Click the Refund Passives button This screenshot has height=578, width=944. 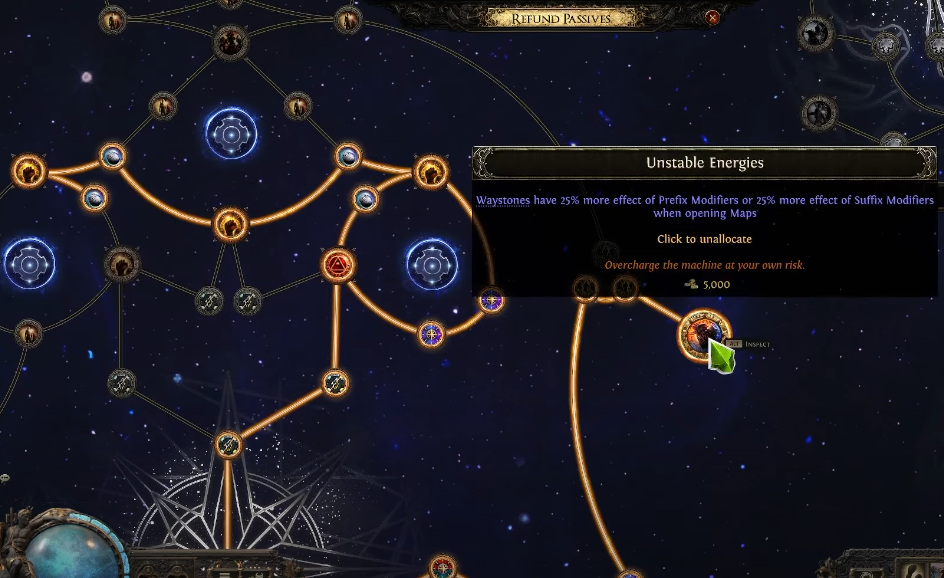point(560,18)
